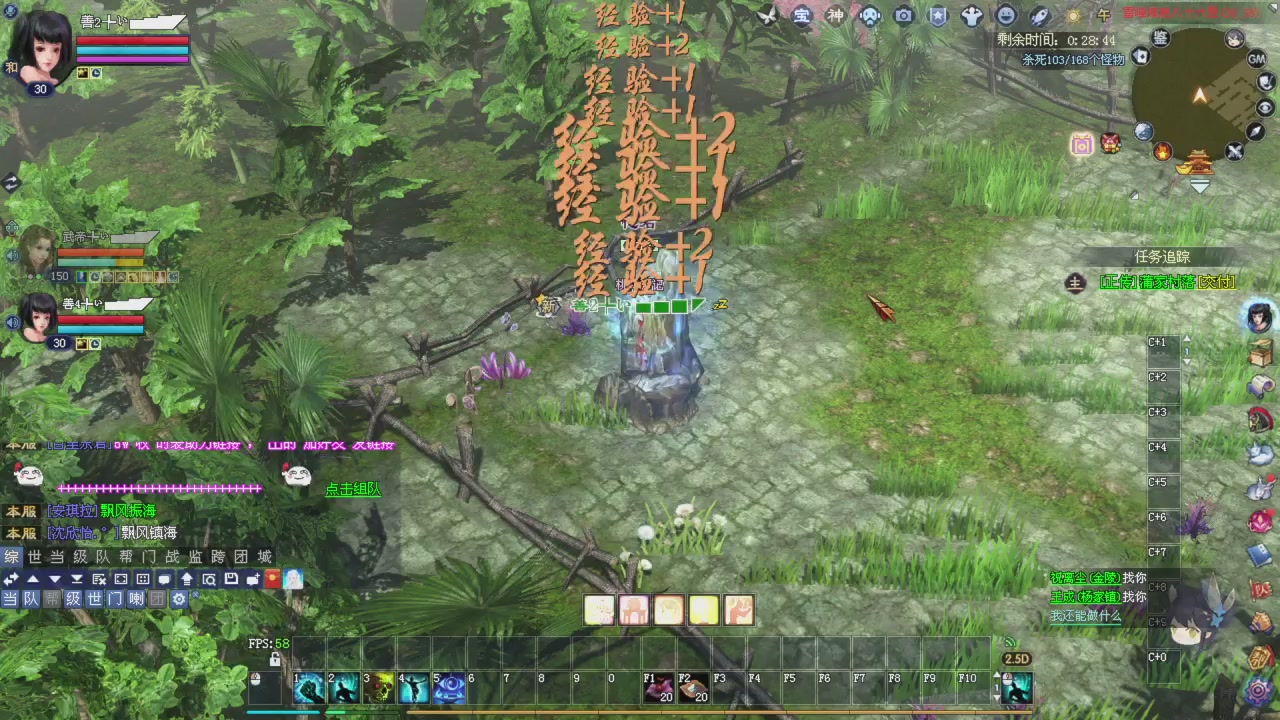Collapse chat using the bottom-arrow icon
Image resolution: width=1280 pixels, height=720 pixels.
[x=78, y=580]
